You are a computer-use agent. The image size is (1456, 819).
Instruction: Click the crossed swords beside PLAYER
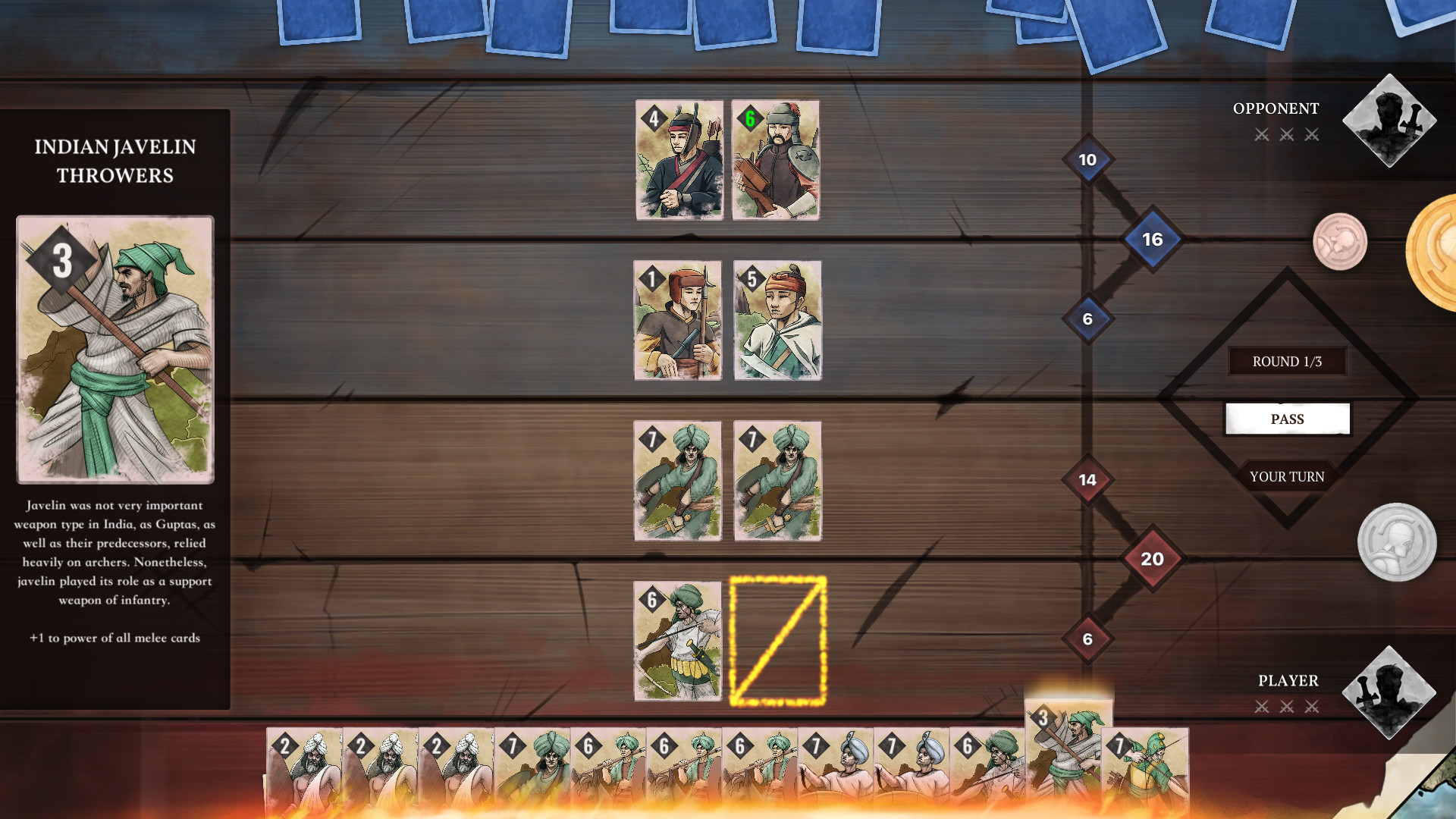tap(1287, 707)
